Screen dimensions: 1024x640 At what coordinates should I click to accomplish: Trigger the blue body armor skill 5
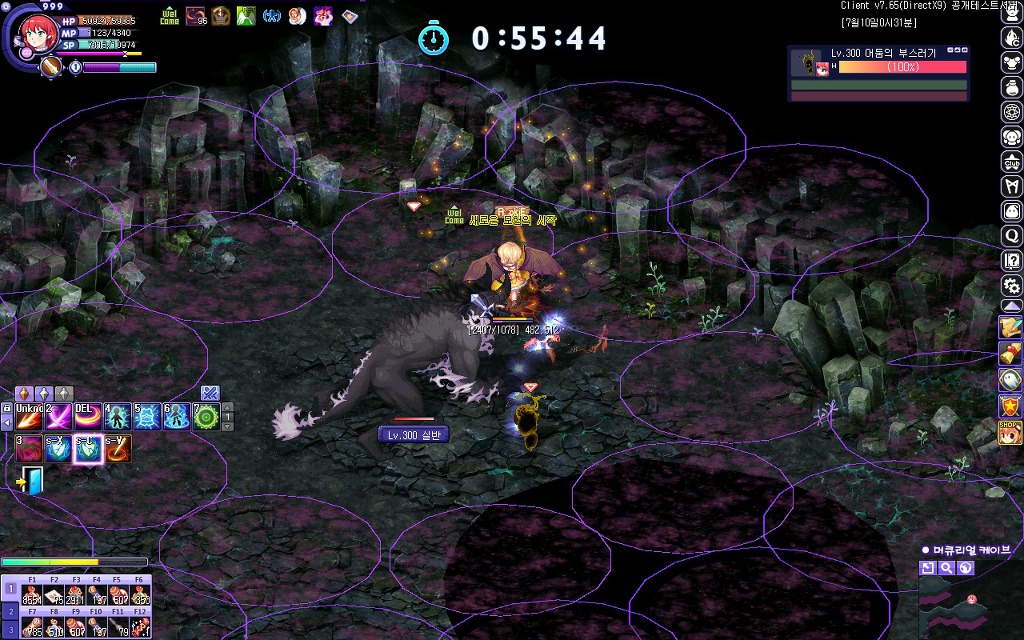point(147,416)
